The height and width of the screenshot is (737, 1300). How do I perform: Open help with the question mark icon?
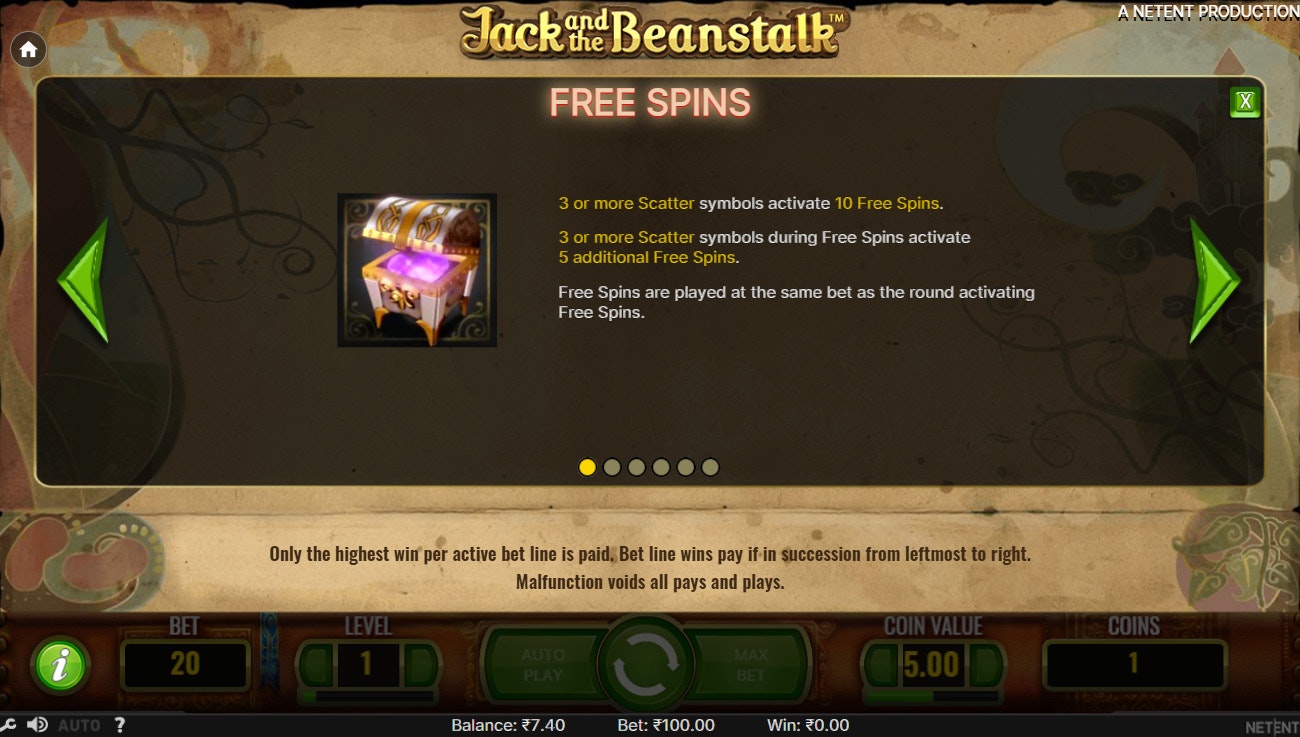click(120, 726)
